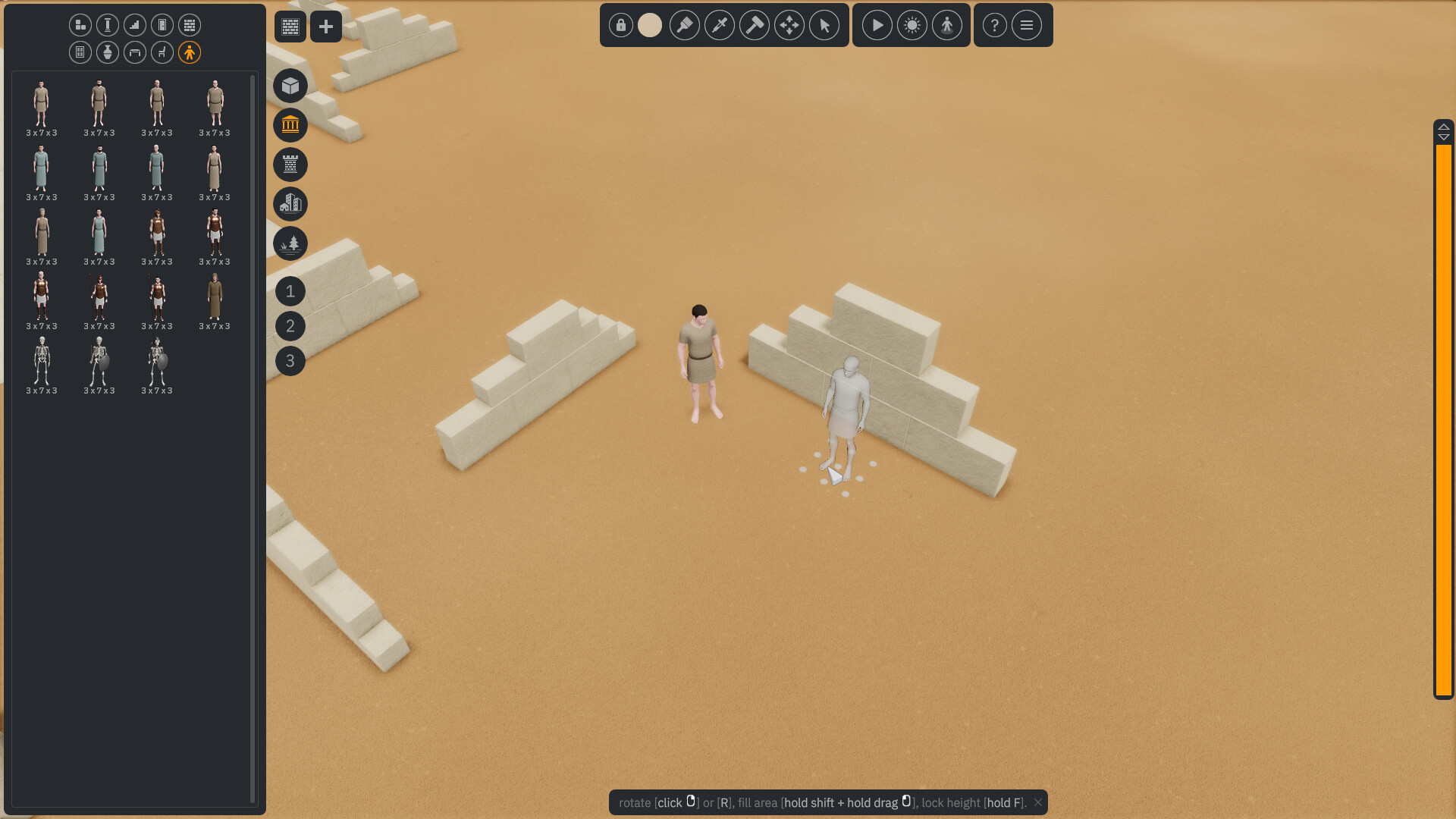Toggle the lock tool in the toolbar
Viewport: 1456px width, 819px height.
pos(620,25)
